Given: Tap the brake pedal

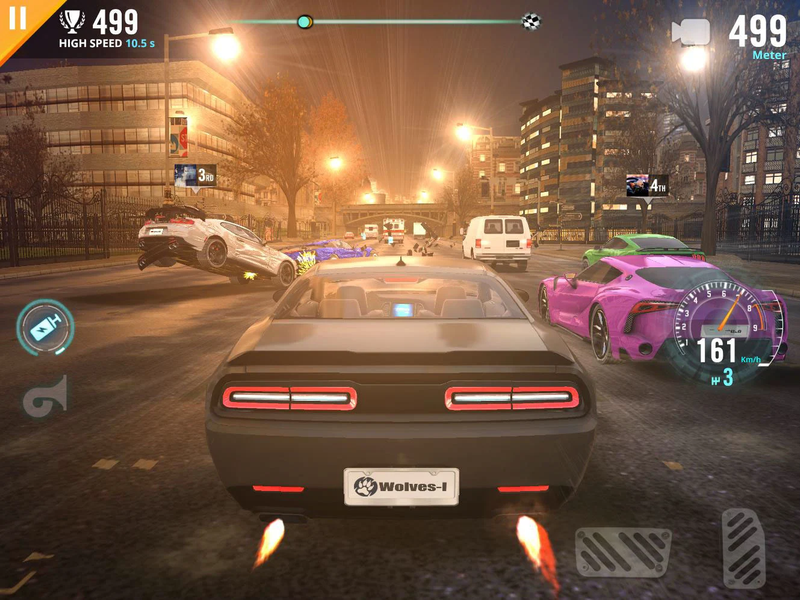Looking at the screenshot, I should (622, 552).
